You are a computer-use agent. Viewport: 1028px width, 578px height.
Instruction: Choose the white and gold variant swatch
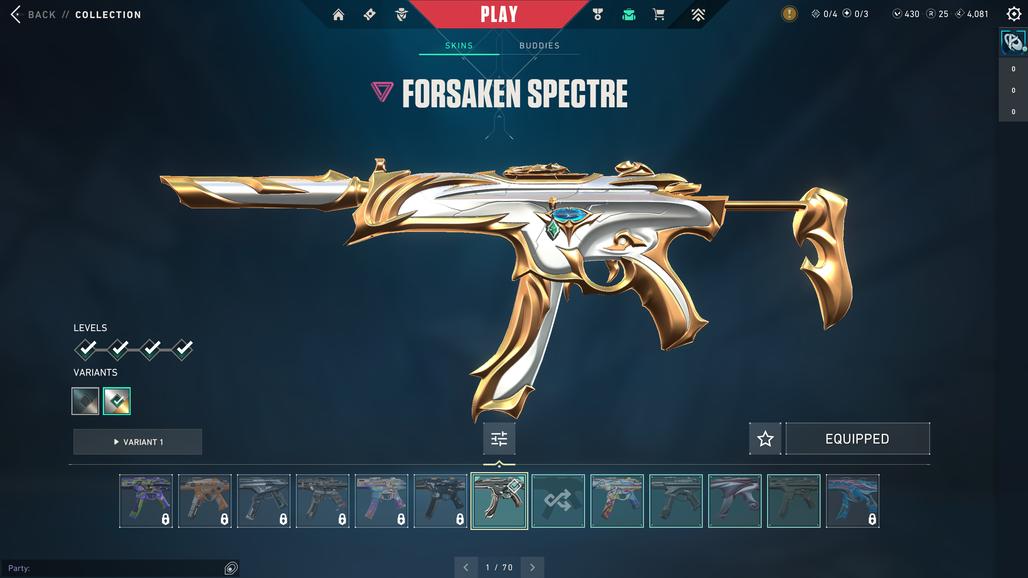tap(117, 401)
